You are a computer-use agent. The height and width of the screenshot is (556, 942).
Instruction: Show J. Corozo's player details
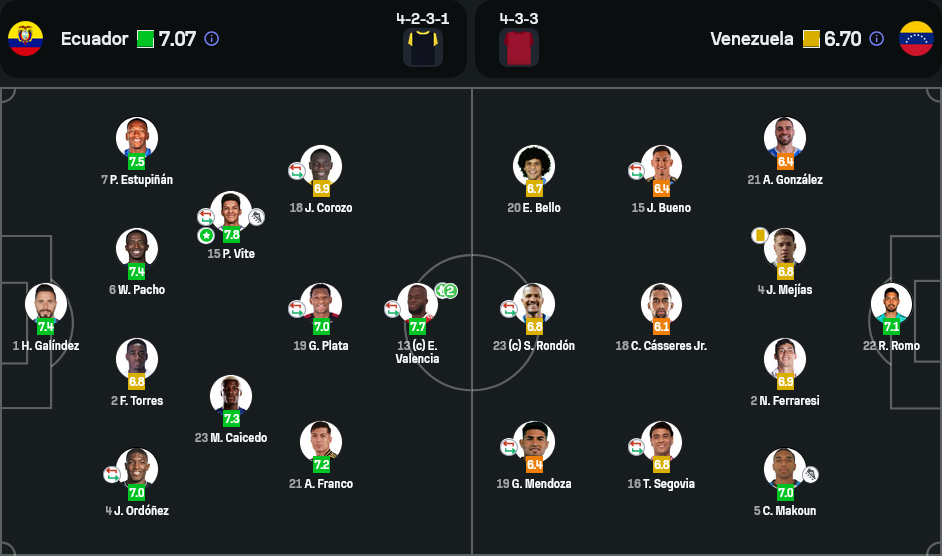pos(321,166)
